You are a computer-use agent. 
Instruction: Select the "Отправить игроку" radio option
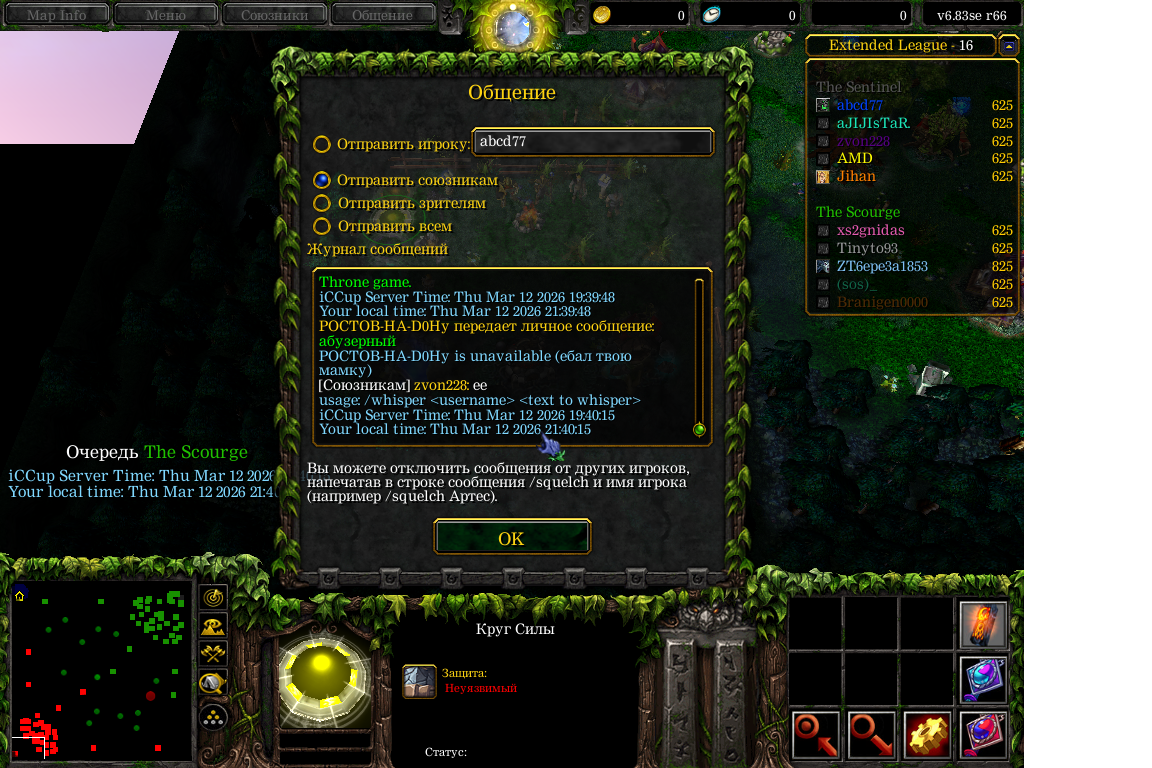click(x=322, y=144)
